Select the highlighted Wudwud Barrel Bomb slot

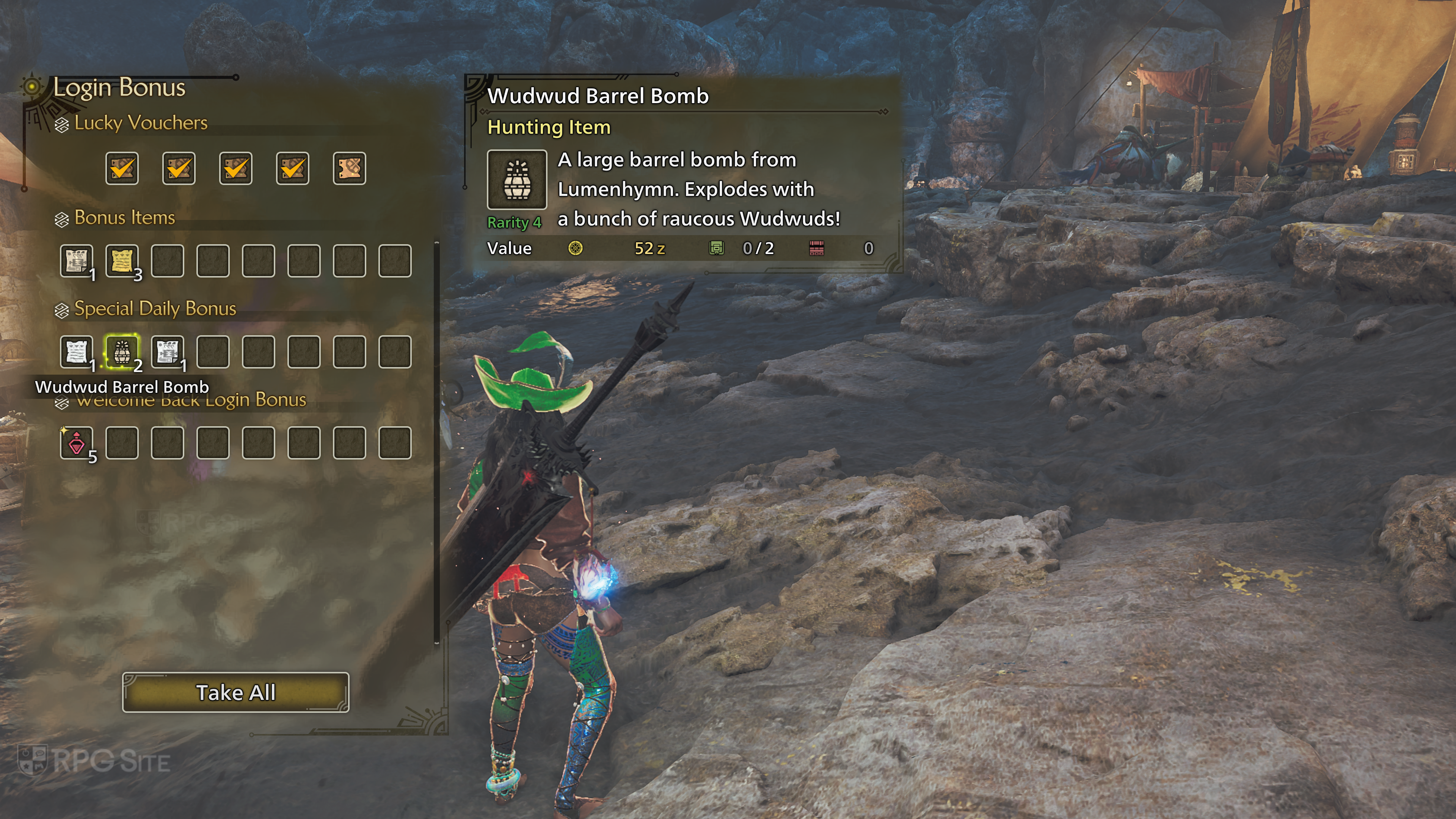click(121, 351)
